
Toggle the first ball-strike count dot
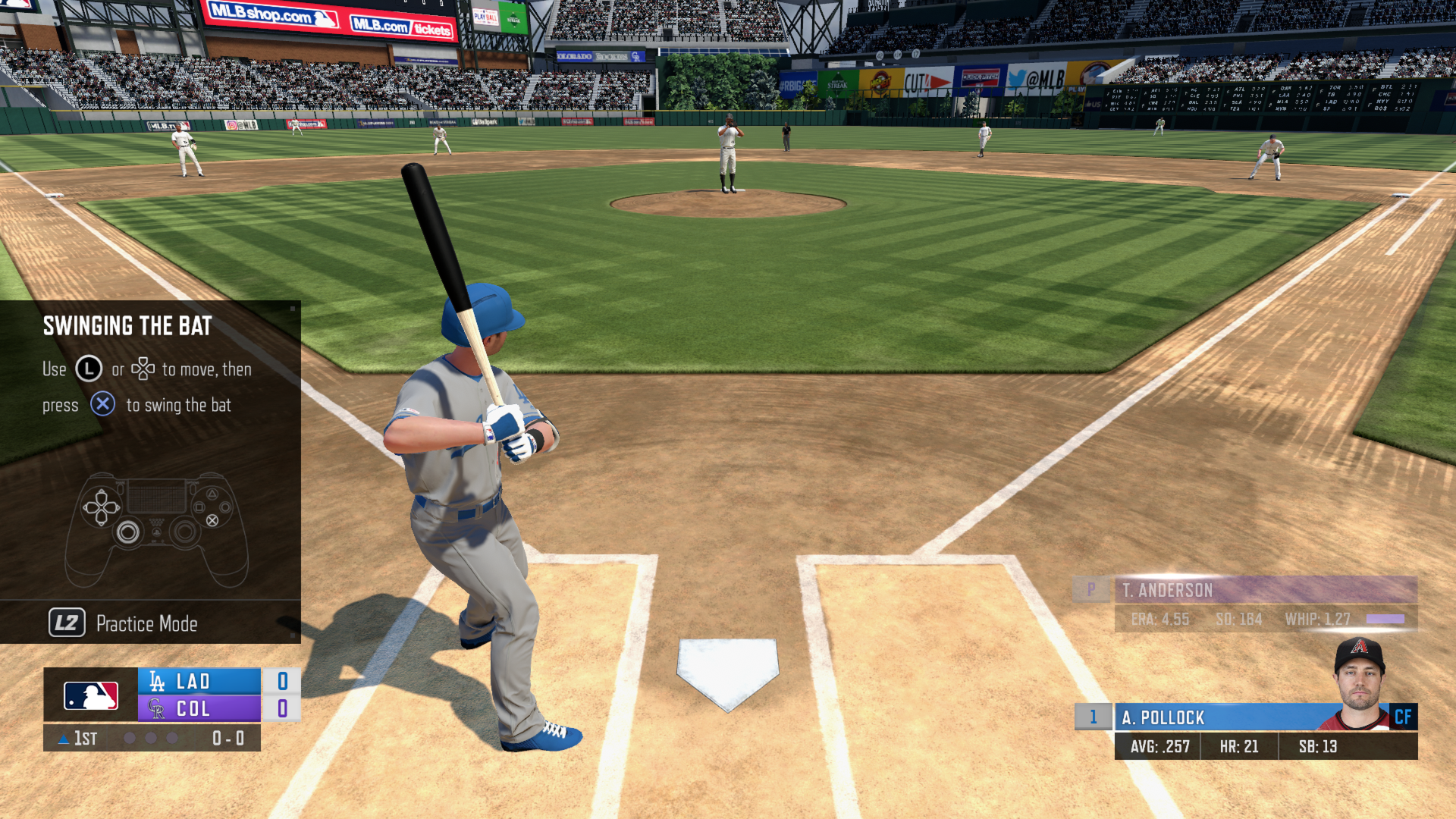click(x=130, y=737)
